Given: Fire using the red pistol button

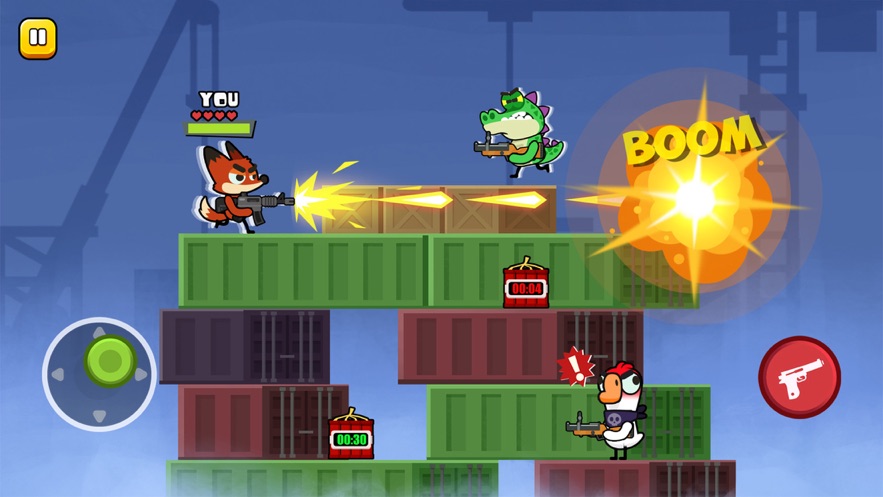Looking at the screenshot, I should tap(799, 377).
